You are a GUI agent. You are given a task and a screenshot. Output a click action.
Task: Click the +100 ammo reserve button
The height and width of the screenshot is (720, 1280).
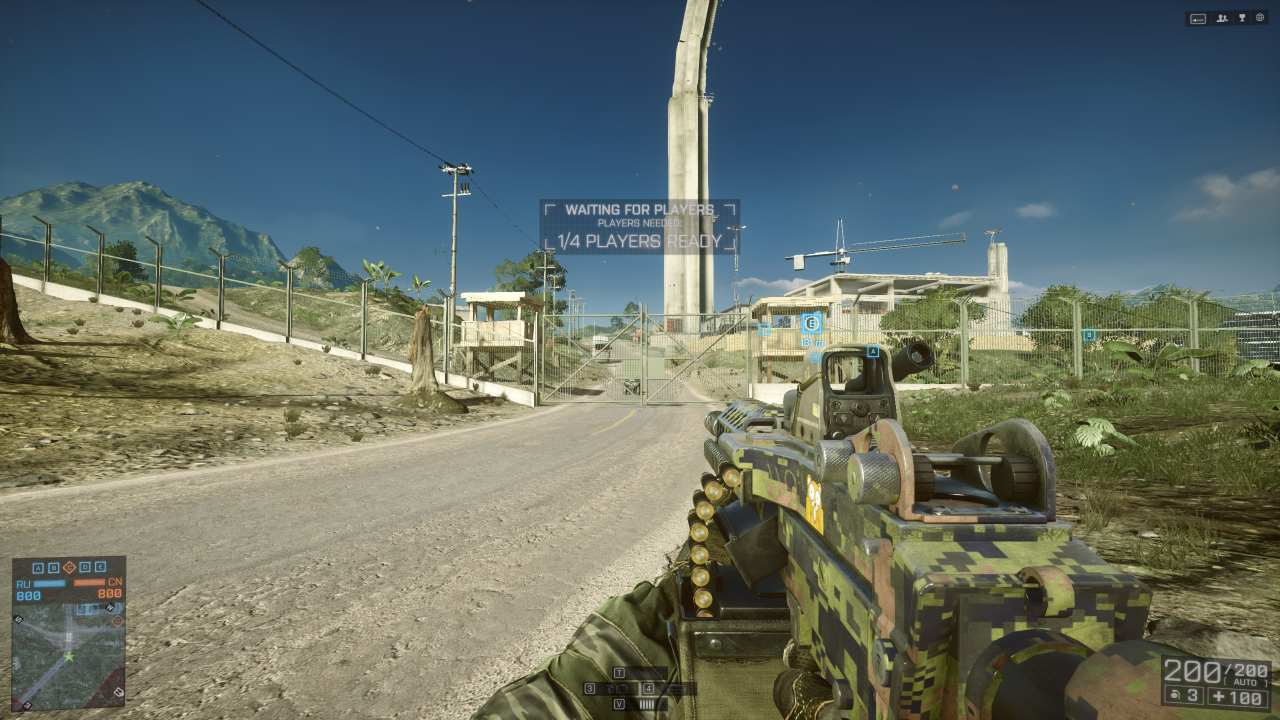[x=1237, y=696]
